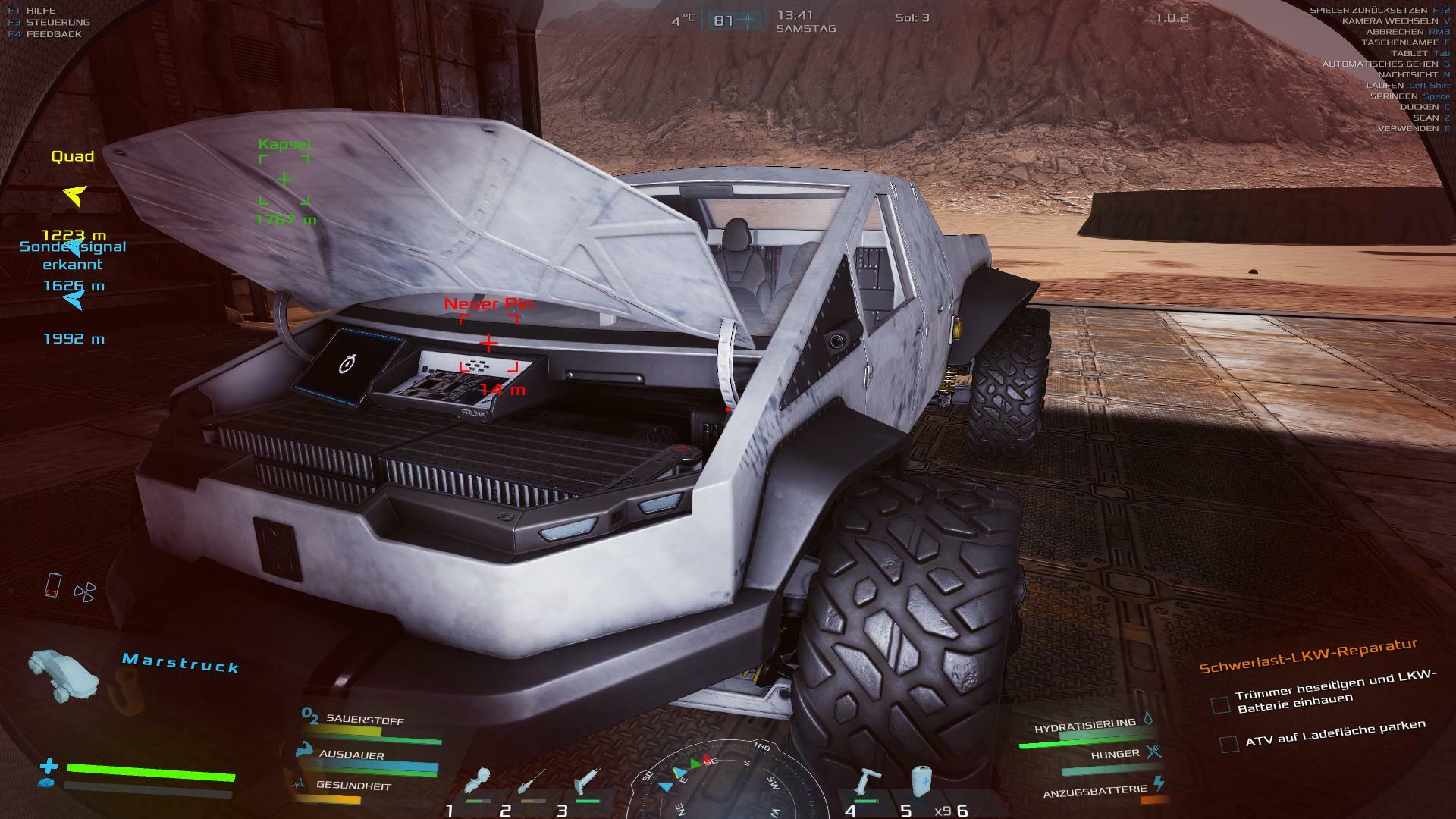Check the 'ATV auf Ladefläche parken' box
Image resolution: width=1456 pixels, height=819 pixels.
pos(1229,743)
